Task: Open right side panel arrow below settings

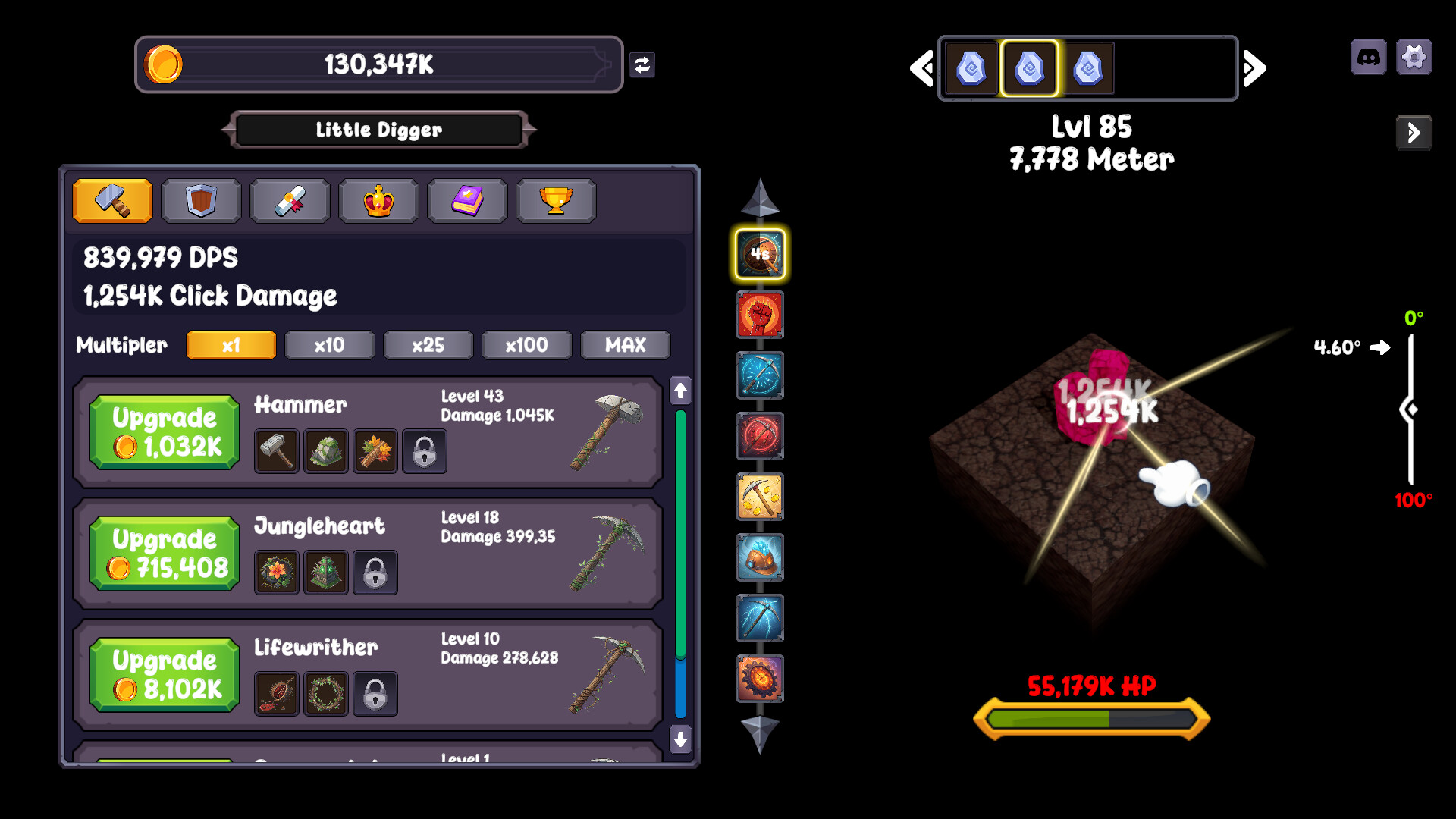Action: click(x=1414, y=133)
